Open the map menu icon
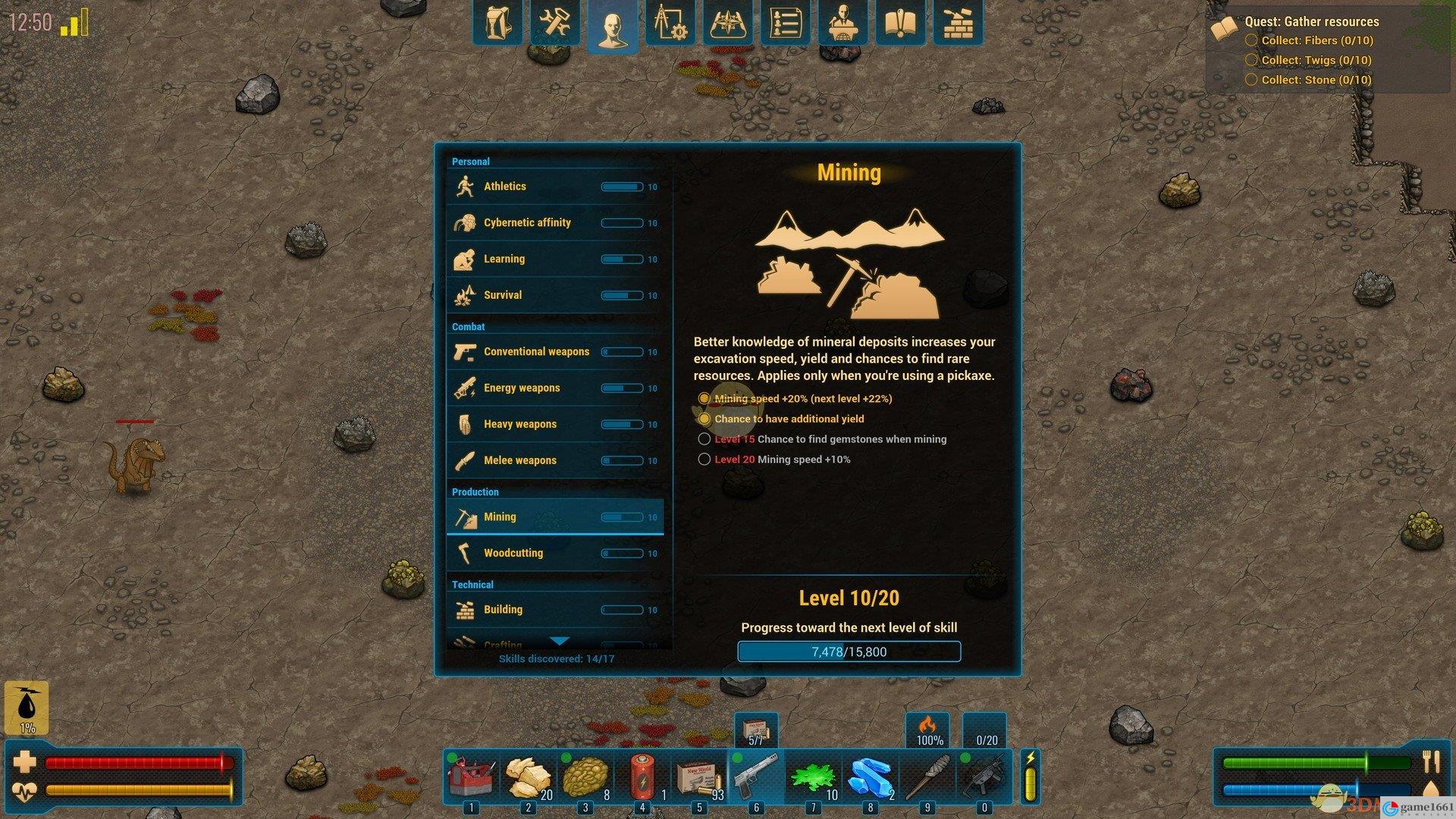This screenshot has height=819, width=1456. 727,23
